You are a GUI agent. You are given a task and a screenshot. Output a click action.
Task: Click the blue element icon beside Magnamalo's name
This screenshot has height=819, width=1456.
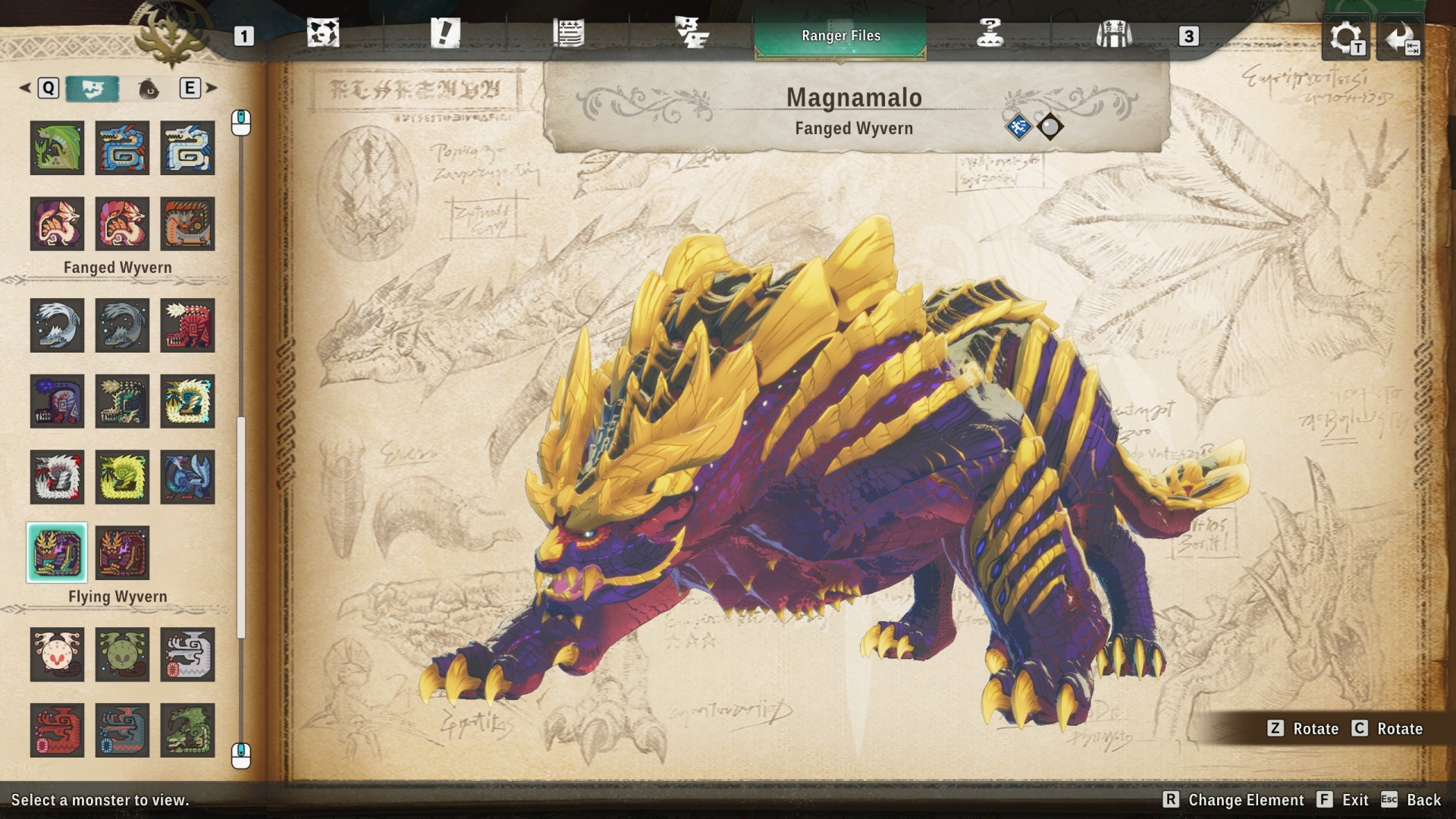click(1020, 125)
